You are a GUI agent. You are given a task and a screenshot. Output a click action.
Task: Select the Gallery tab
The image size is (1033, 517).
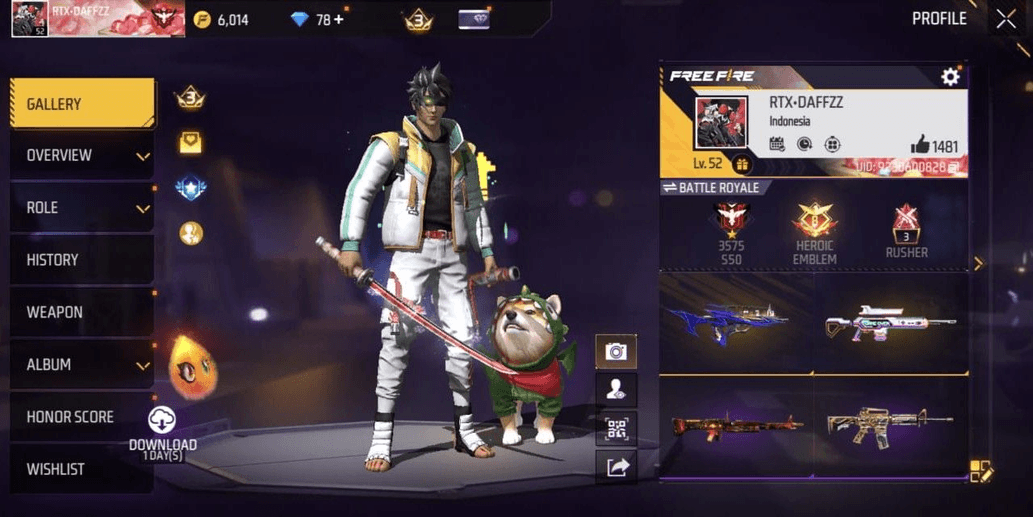pyautogui.click(x=82, y=104)
